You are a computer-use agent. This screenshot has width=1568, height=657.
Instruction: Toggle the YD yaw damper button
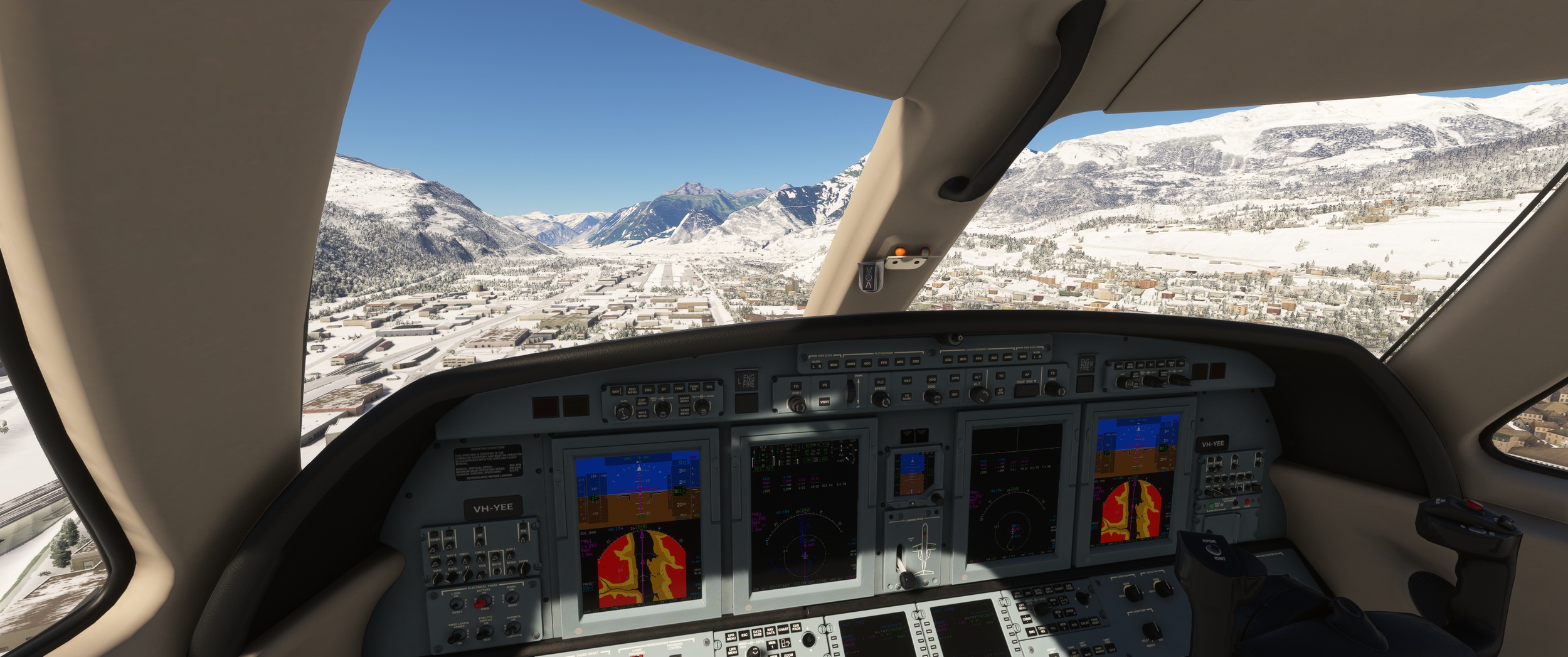tap(1001, 376)
